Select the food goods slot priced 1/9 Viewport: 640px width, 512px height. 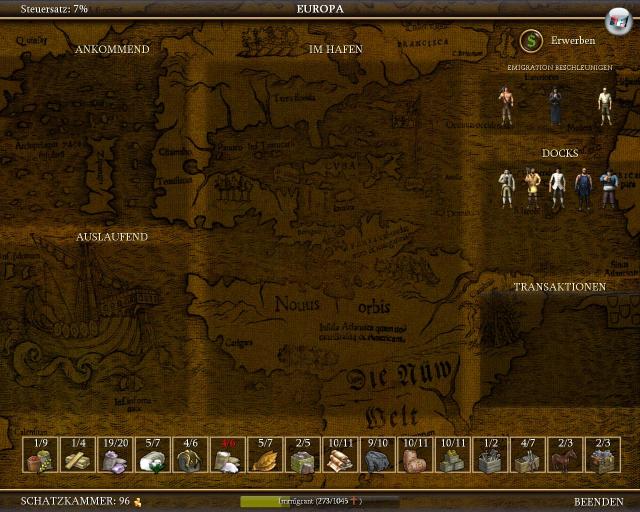pos(41,456)
